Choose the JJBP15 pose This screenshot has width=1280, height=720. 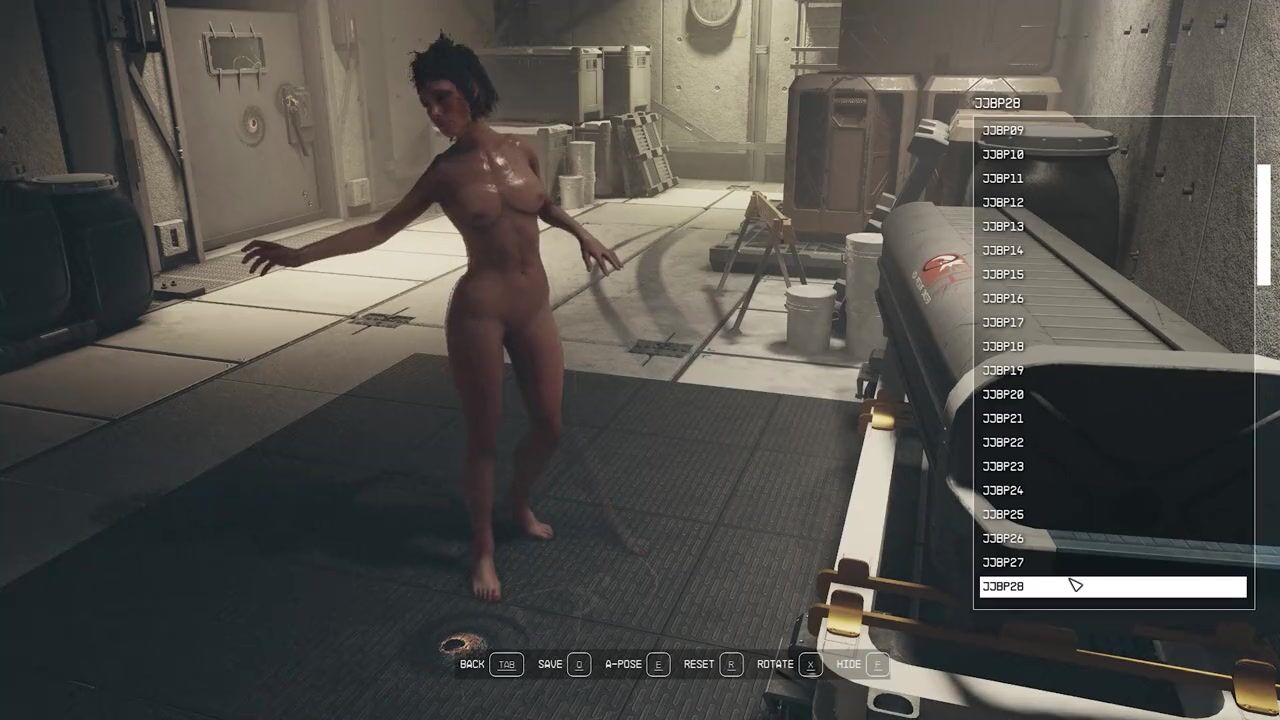1003,275
